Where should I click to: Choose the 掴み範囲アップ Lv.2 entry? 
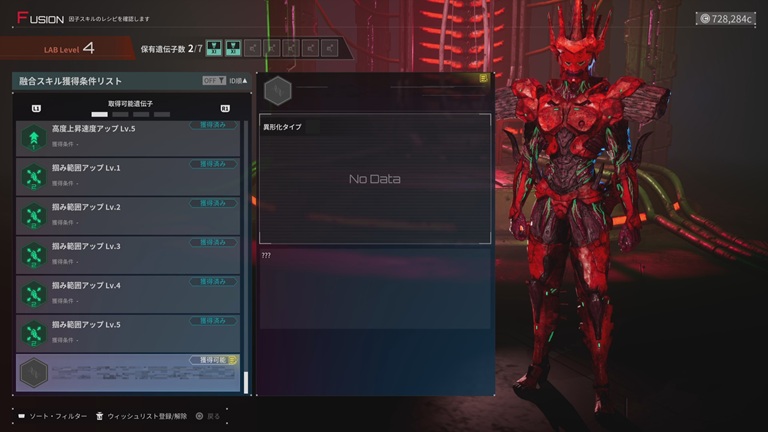128,215
